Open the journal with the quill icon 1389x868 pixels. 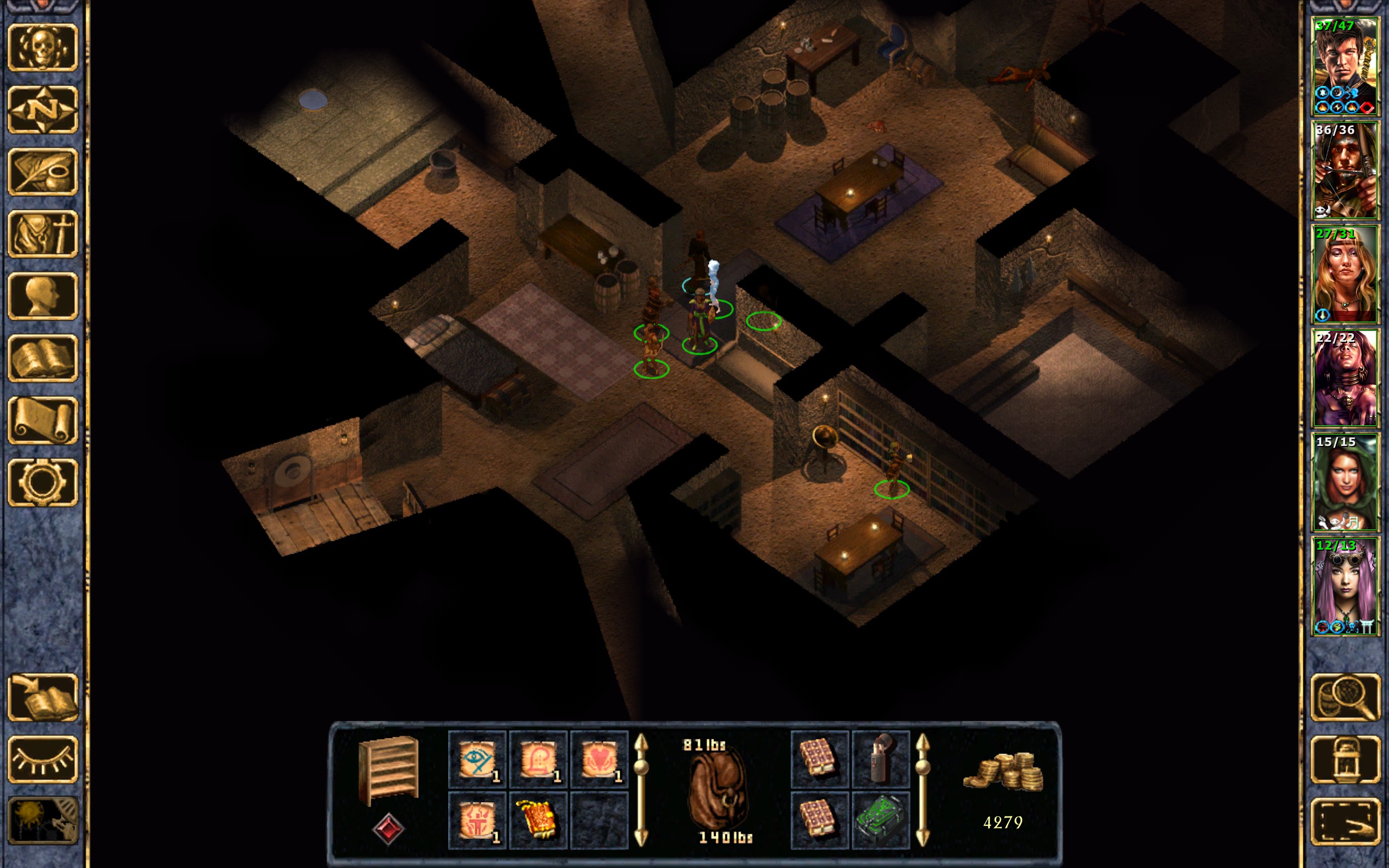(x=42, y=171)
